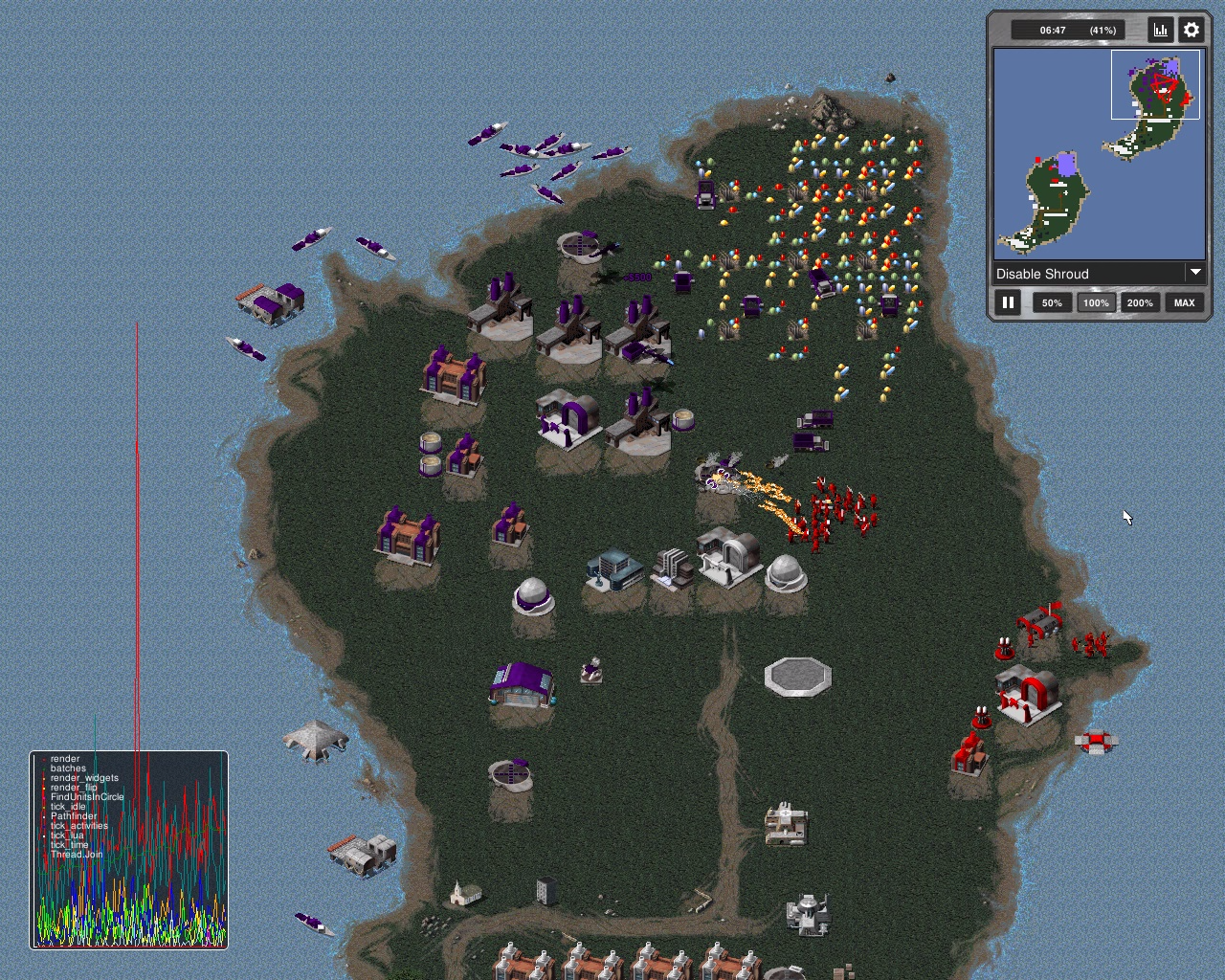Pause the replay playback

(1008, 302)
